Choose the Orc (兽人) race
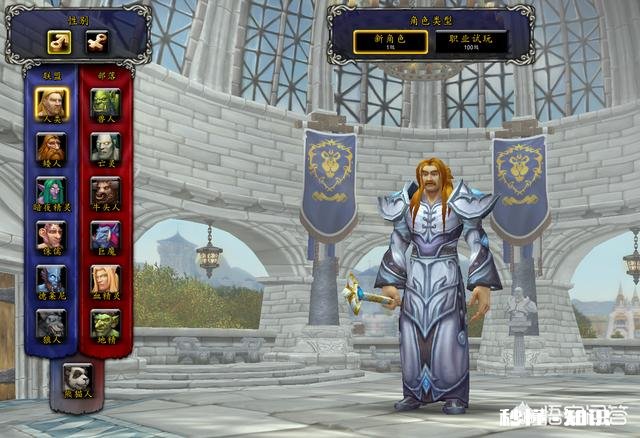 pyautogui.click(x=105, y=103)
